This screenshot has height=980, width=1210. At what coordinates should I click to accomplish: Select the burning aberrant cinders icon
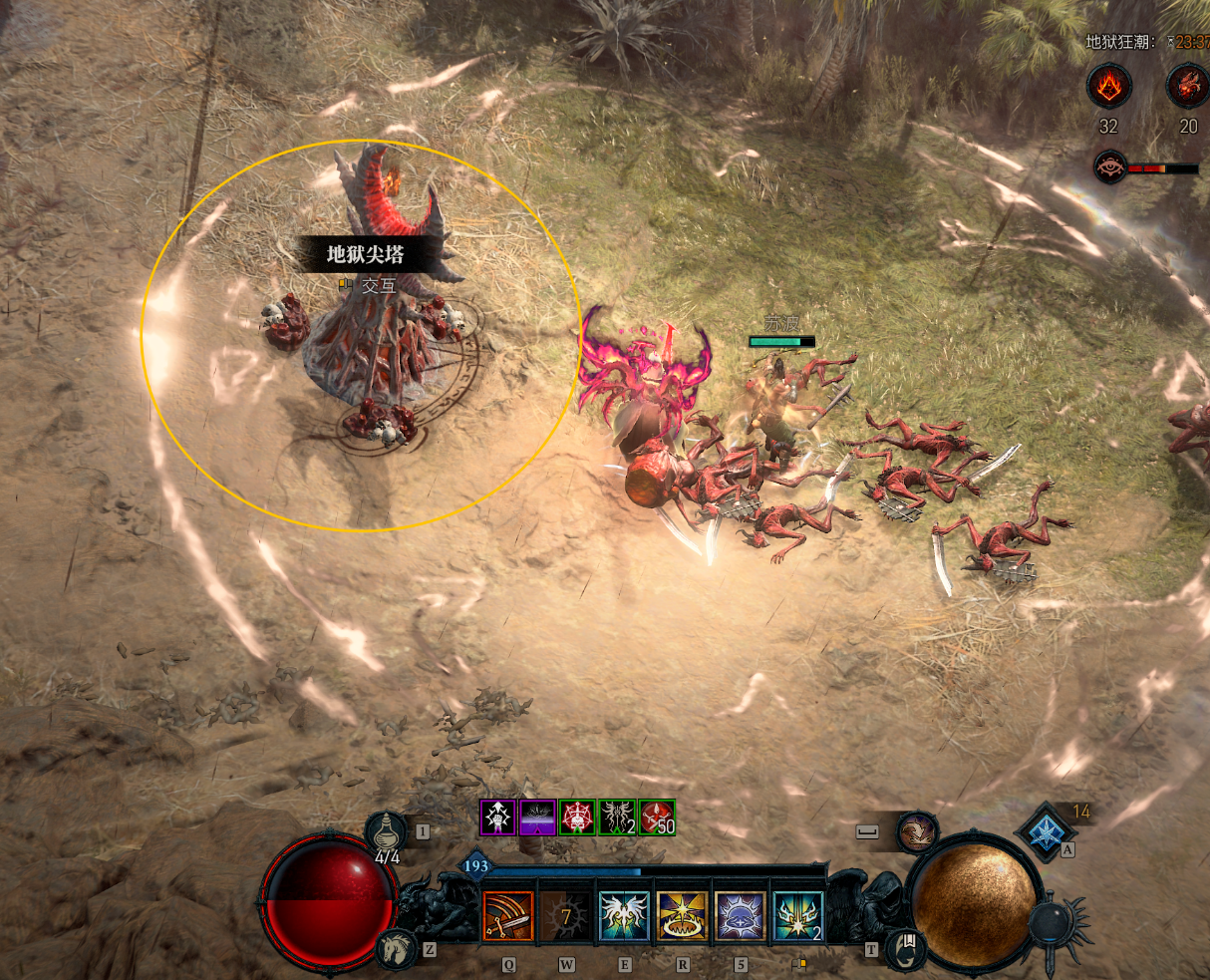click(1109, 87)
